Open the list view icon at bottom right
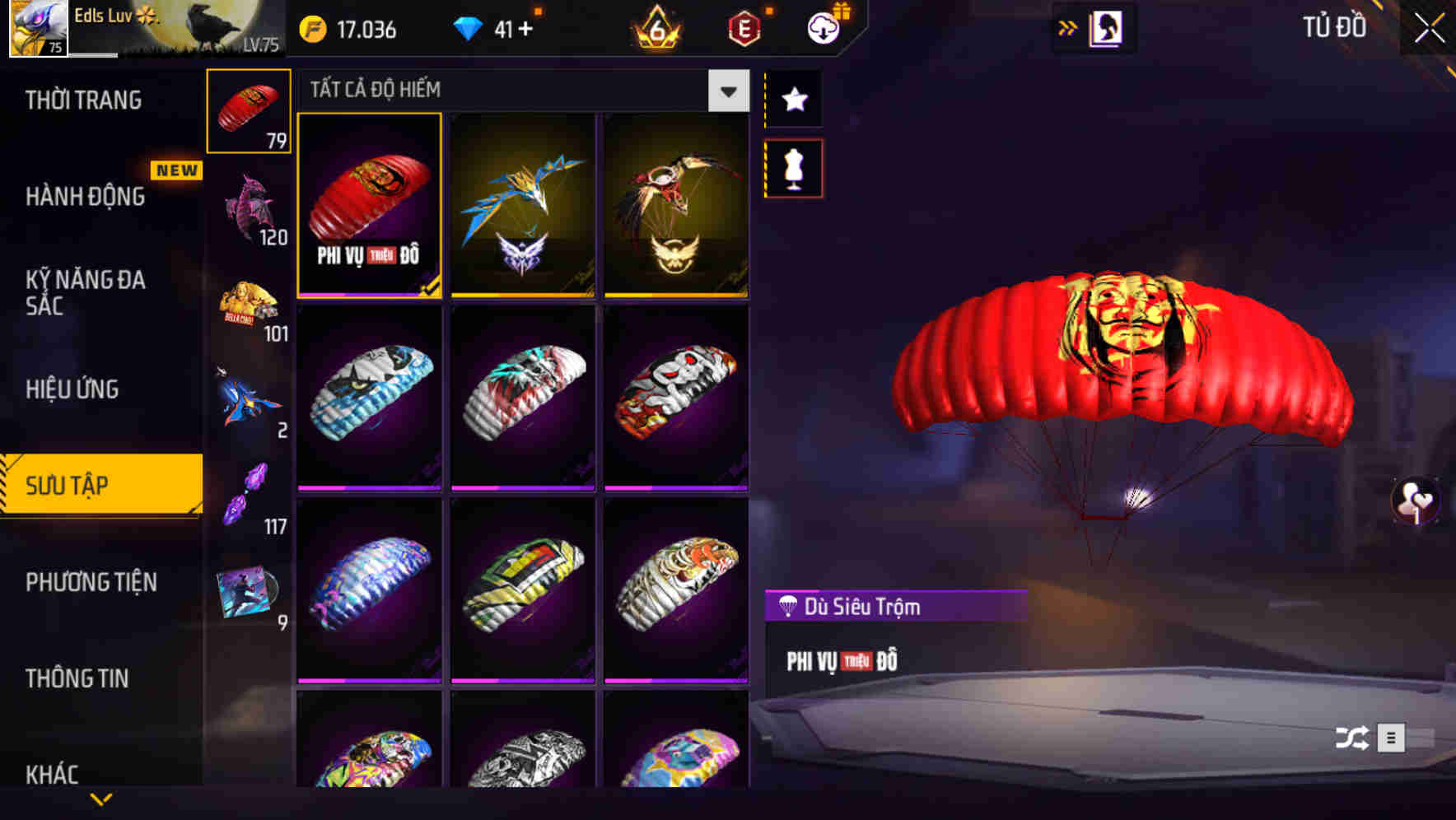The width and height of the screenshot is (1456, 820). (x=1392, y=738)
